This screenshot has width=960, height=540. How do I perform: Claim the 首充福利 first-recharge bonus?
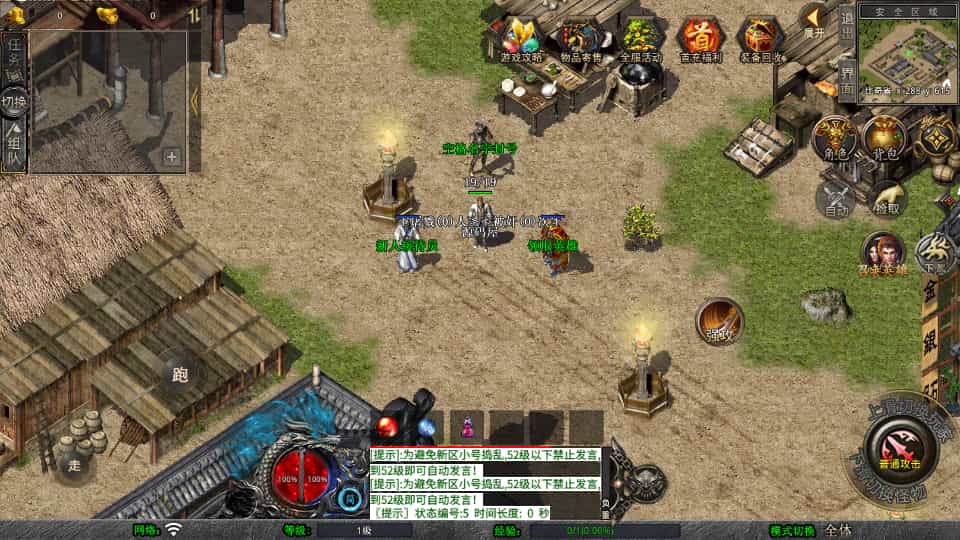(700, 39)
